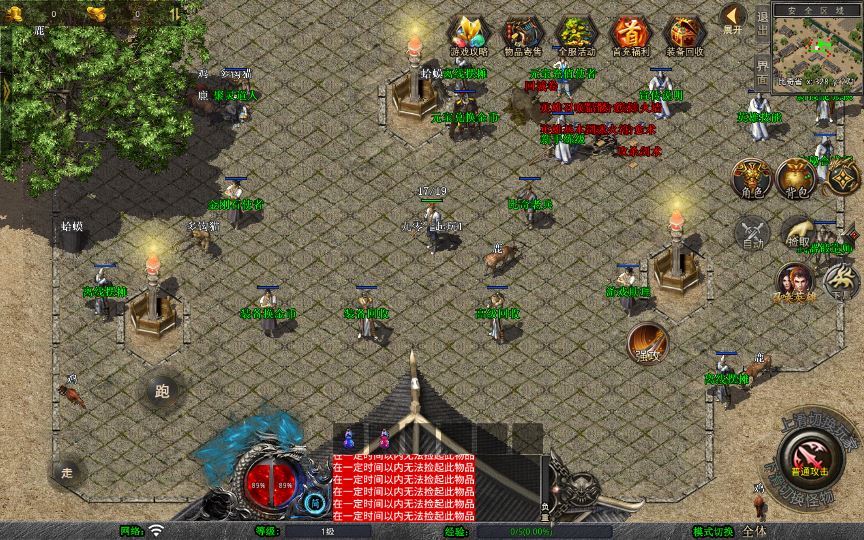Open the 角色 character sheet
This screenshot has height=540, width=864.
pos(752,178)
